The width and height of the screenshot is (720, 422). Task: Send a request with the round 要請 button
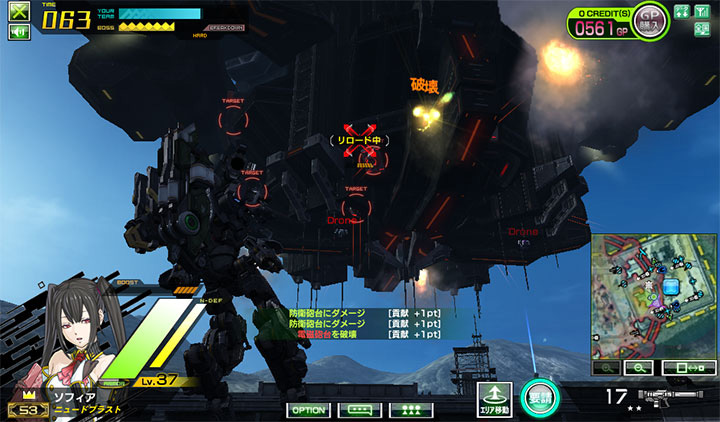point(539,398)
